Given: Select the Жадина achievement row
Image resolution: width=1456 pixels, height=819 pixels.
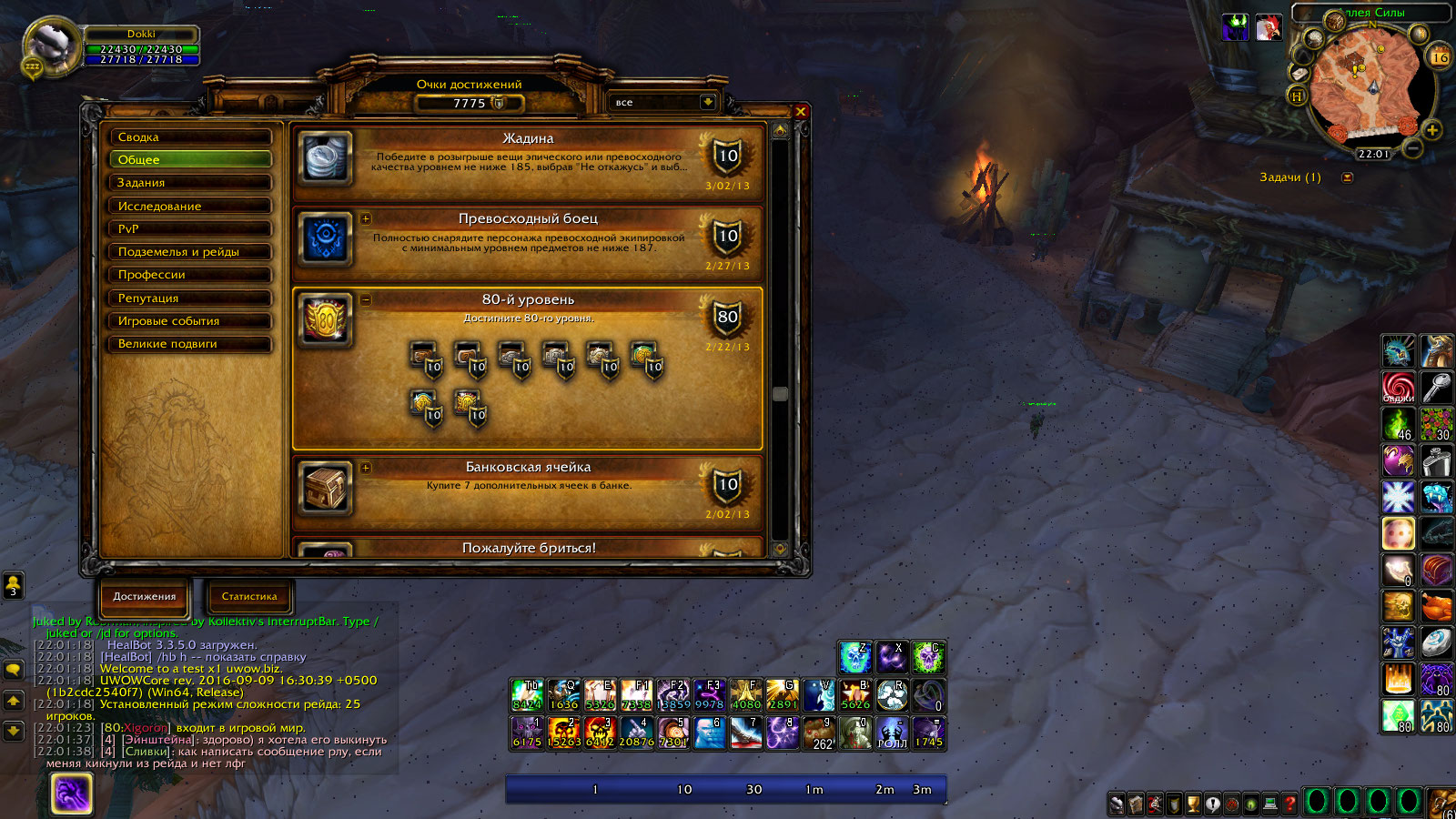Looking at the screenshot, I should 528,161.
